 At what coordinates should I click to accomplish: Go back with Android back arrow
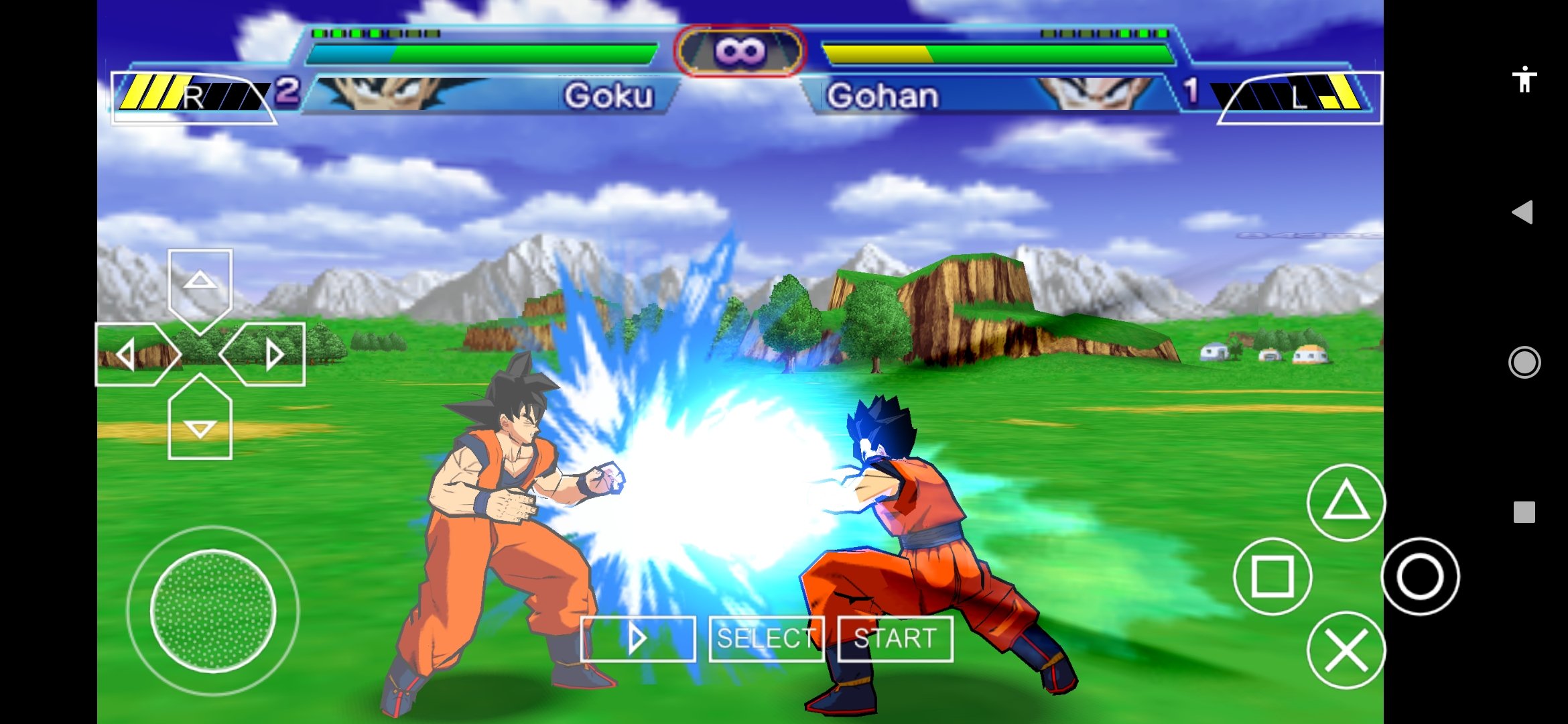(1523, 213)
